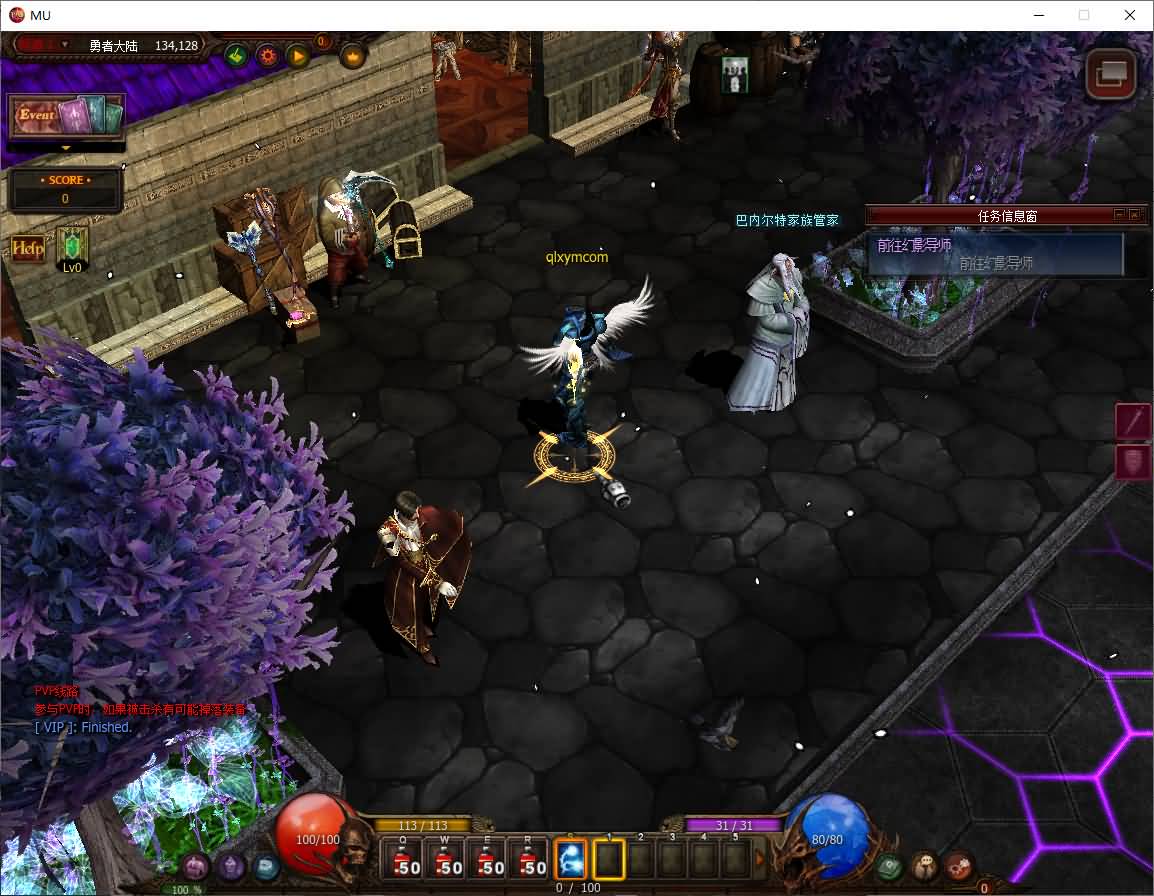Click the gold crown icon
1154x896 pixels.
(353, 56)
